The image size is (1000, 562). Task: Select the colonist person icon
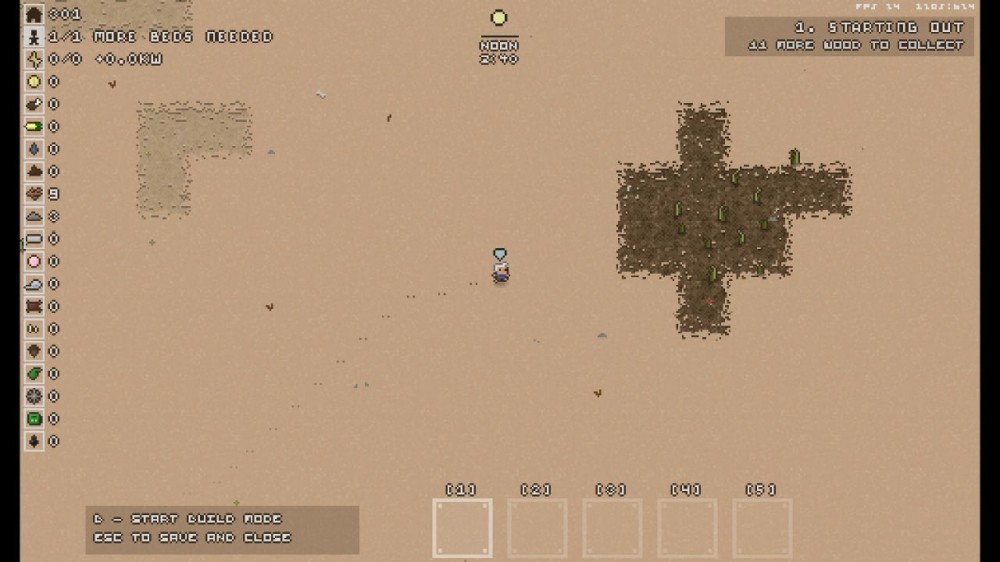click(x=34, y=37)
